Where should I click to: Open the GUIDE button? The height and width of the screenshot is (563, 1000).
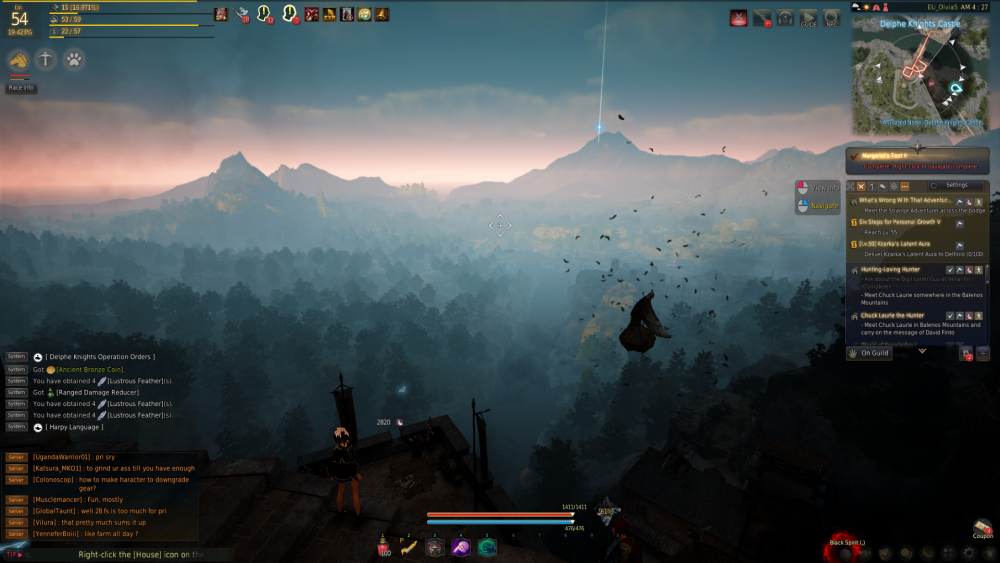pyautogui.click(x=808, y=17)
